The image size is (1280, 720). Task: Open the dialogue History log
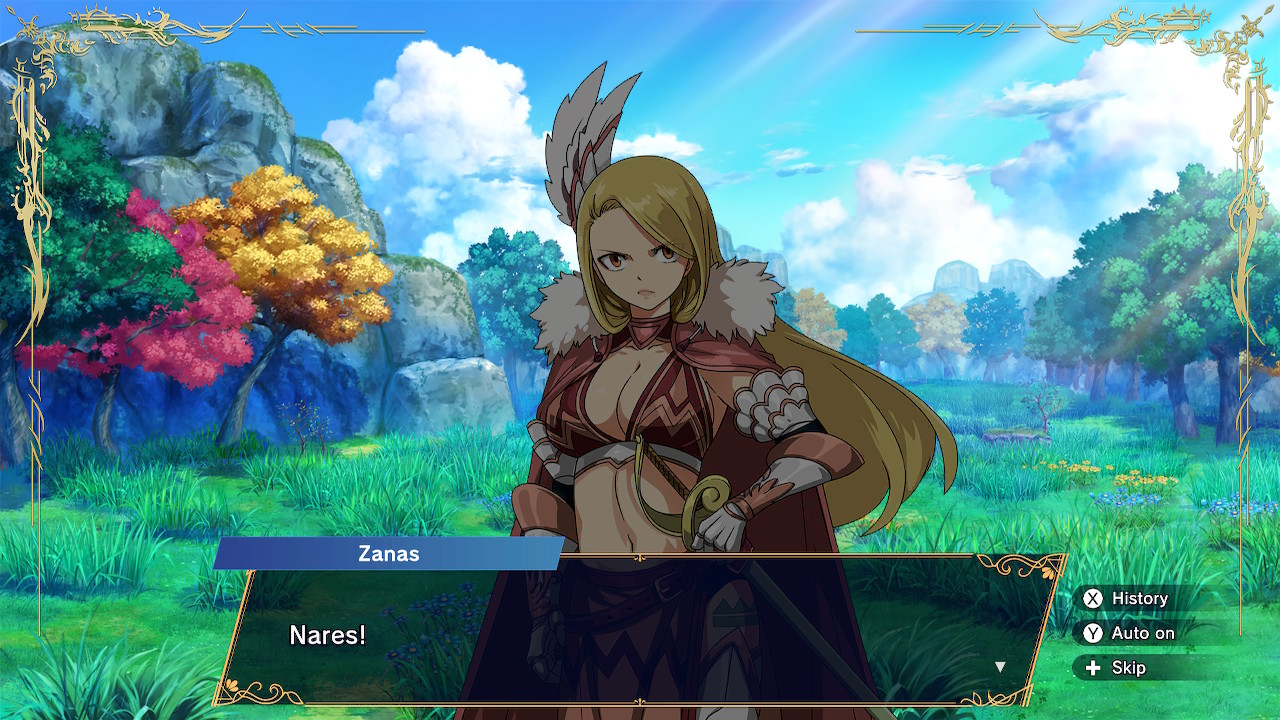coord(1126,598)
